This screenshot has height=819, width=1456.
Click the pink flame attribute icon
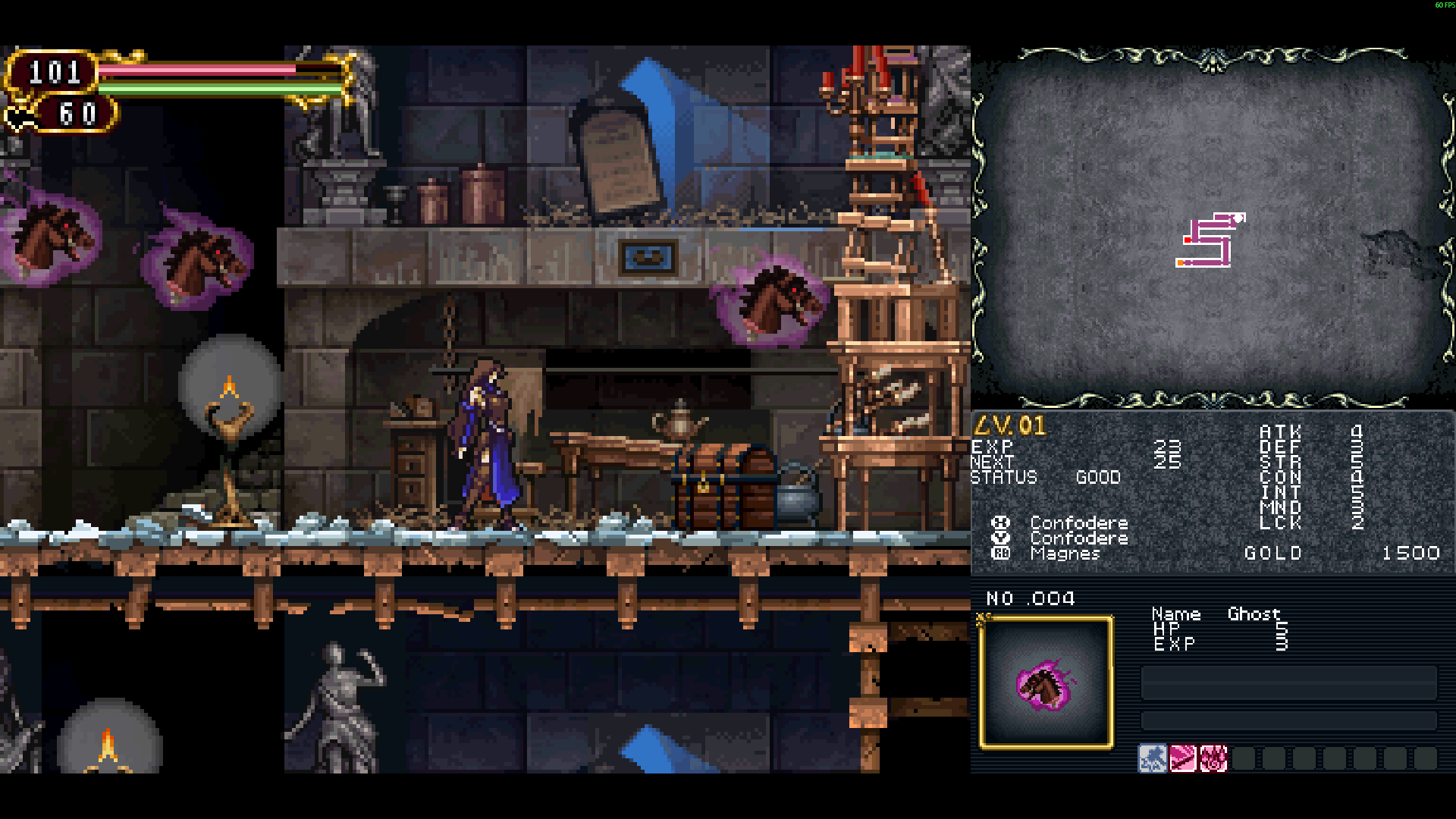tap(1213, 758)
